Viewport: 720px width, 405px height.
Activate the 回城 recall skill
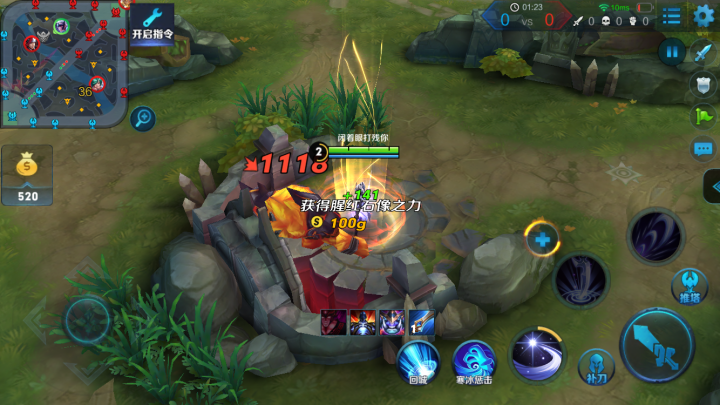tap(418, 361)
